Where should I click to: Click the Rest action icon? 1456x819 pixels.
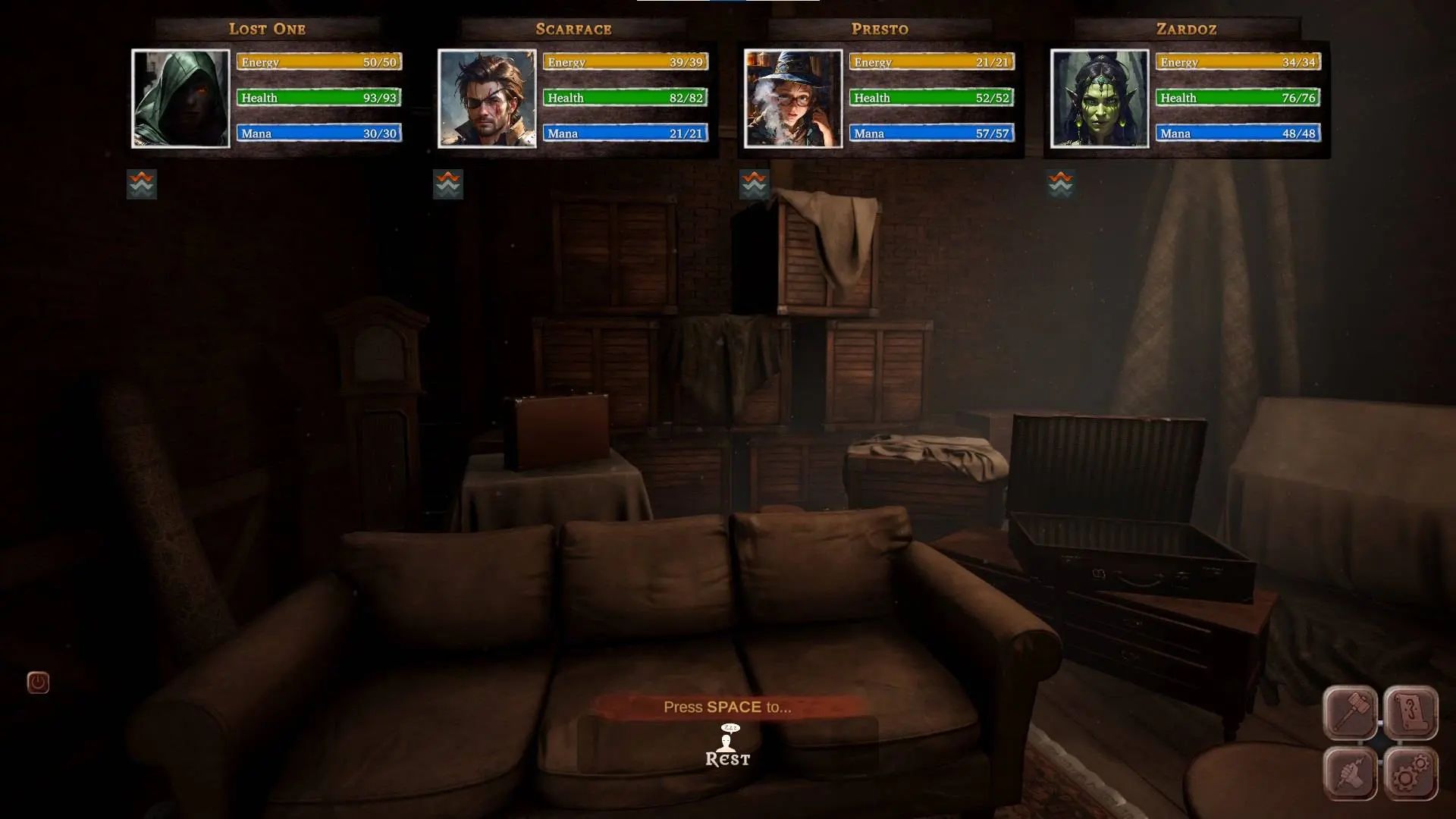point(728,746)
